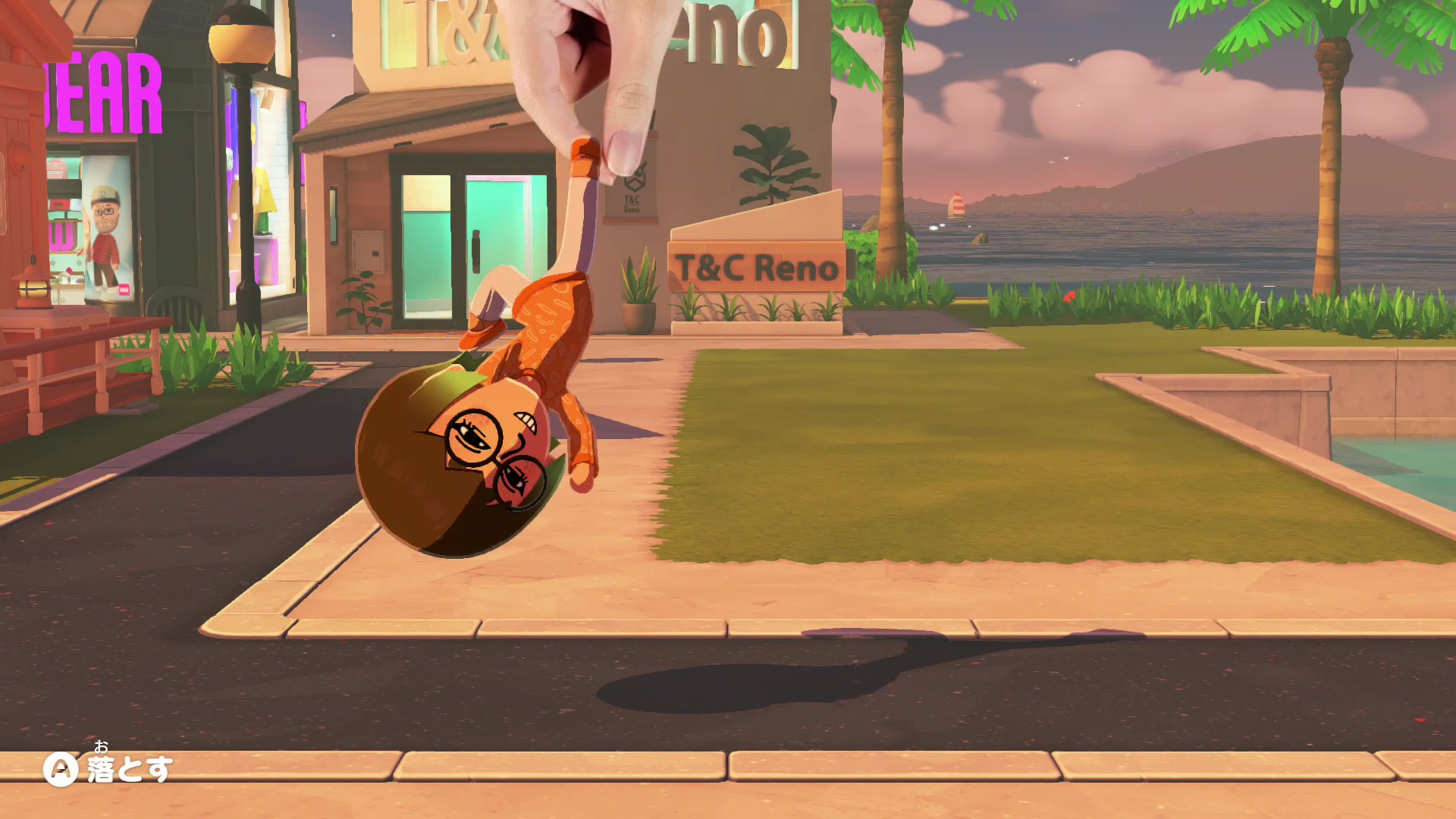Select the red-striped sailboat on the ocean
1456x819 pixels.
[x=957, y=205]
